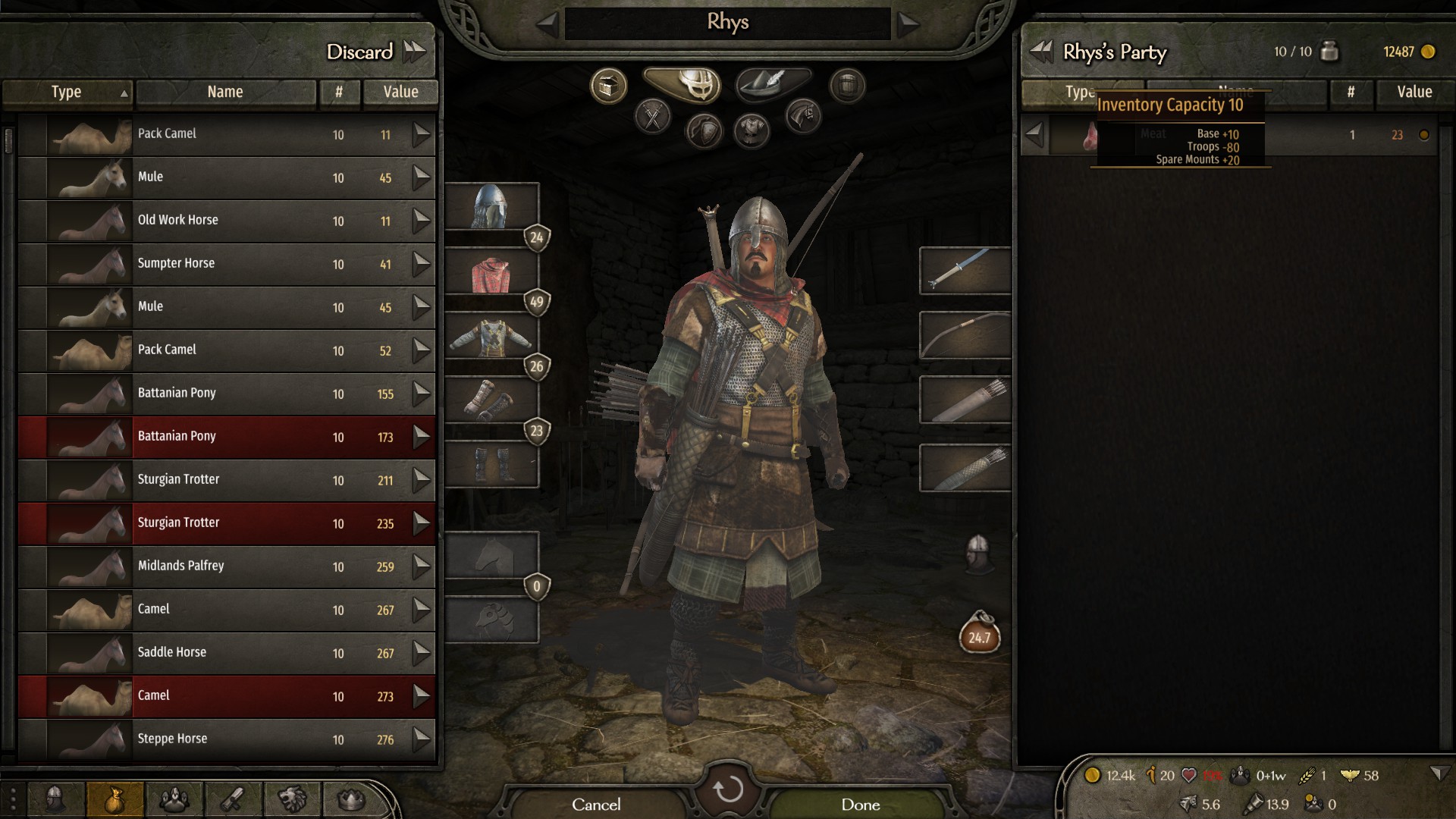The width and height of the screenshot is (1456, 819).
Task: Select the Old Work Horse row
Action: 227,220
